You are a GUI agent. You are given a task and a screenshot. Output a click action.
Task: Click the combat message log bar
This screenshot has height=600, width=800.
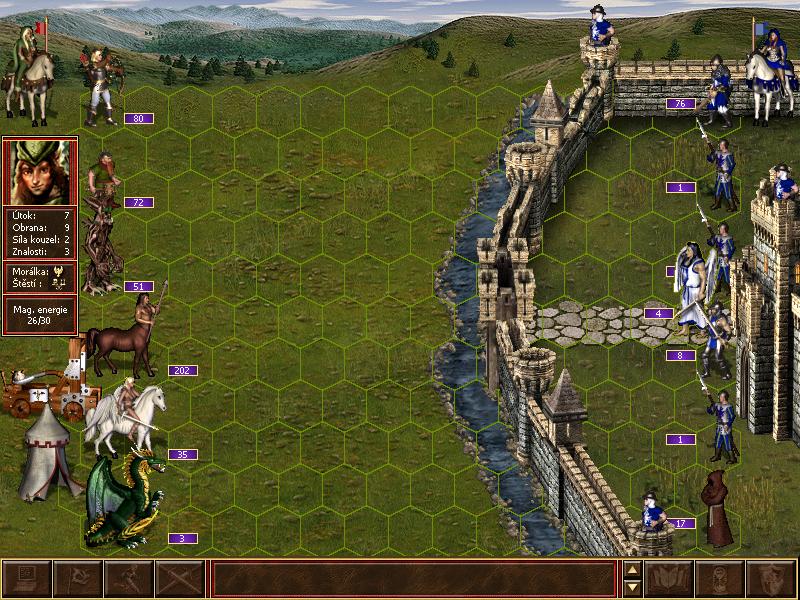click(414, 578)
